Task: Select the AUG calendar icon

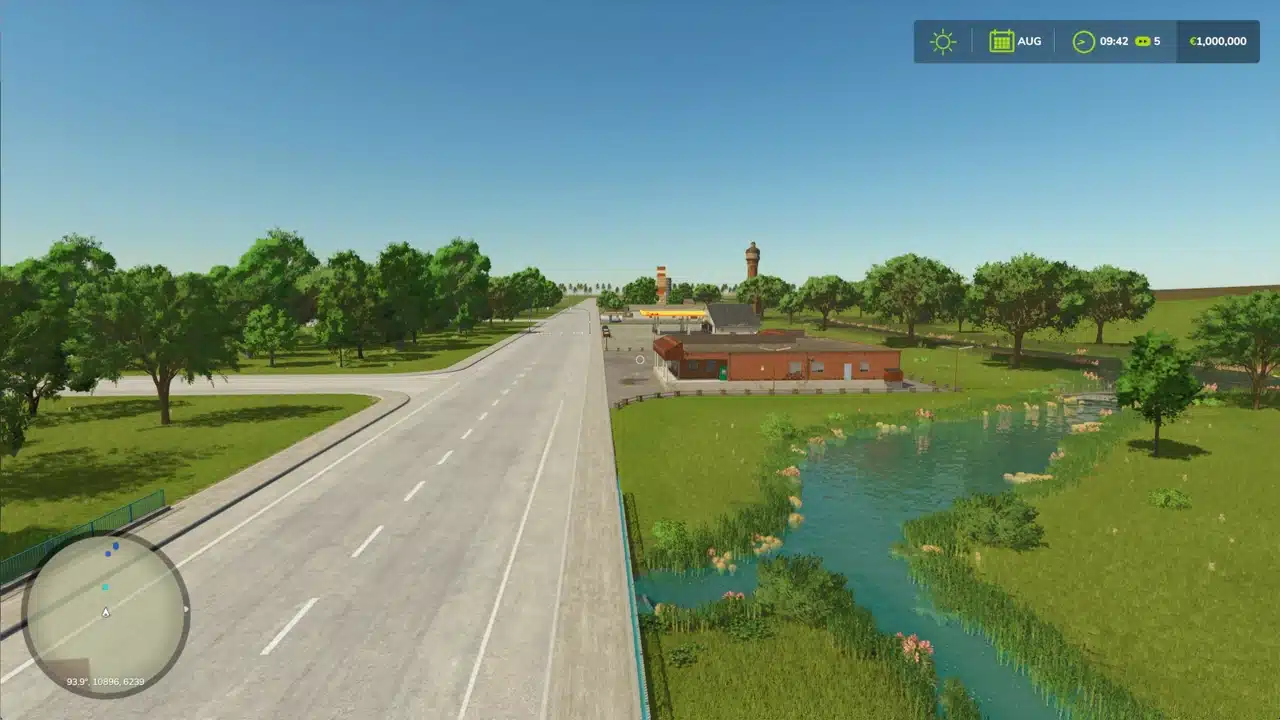Action: [1001, 41]
